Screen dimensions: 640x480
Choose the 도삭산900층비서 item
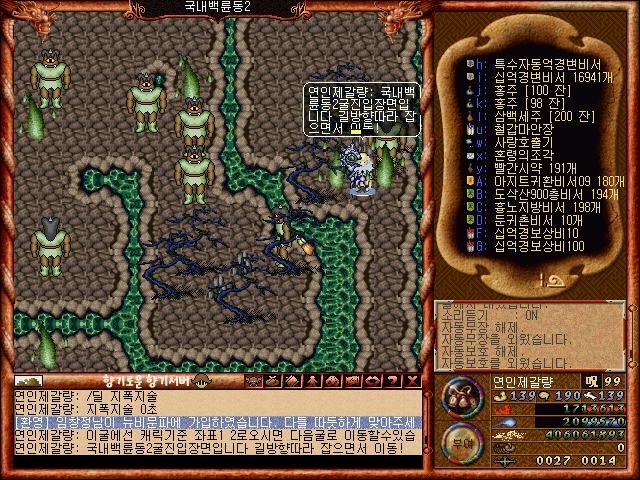point(530,194)
